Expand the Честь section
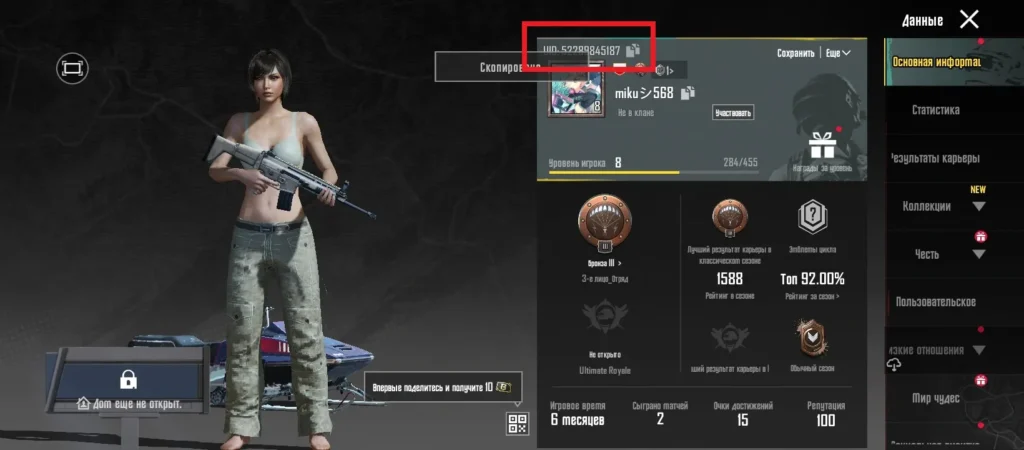Screen dimensions: 1024x450 [x=940, y=254]
